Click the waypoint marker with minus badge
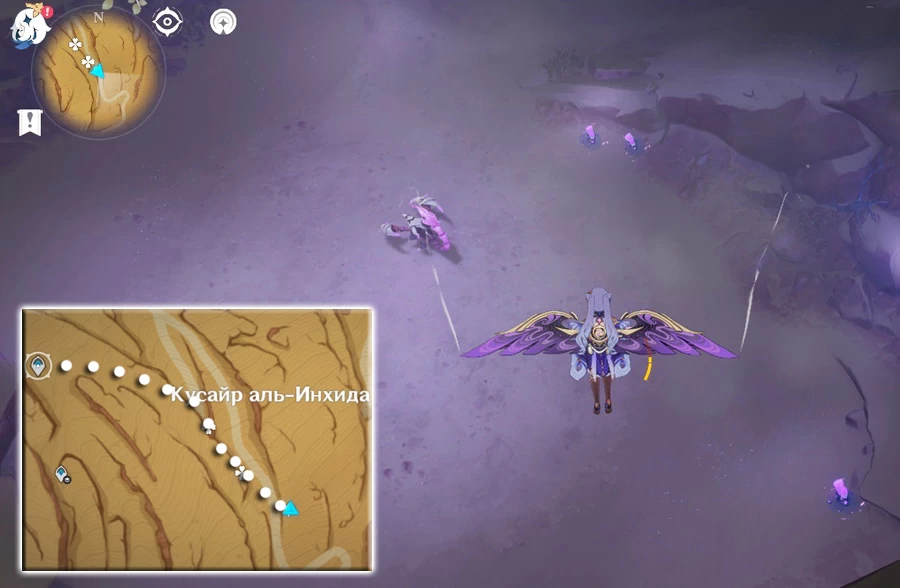This screenshot has width=900, height=588. [62, 473]
